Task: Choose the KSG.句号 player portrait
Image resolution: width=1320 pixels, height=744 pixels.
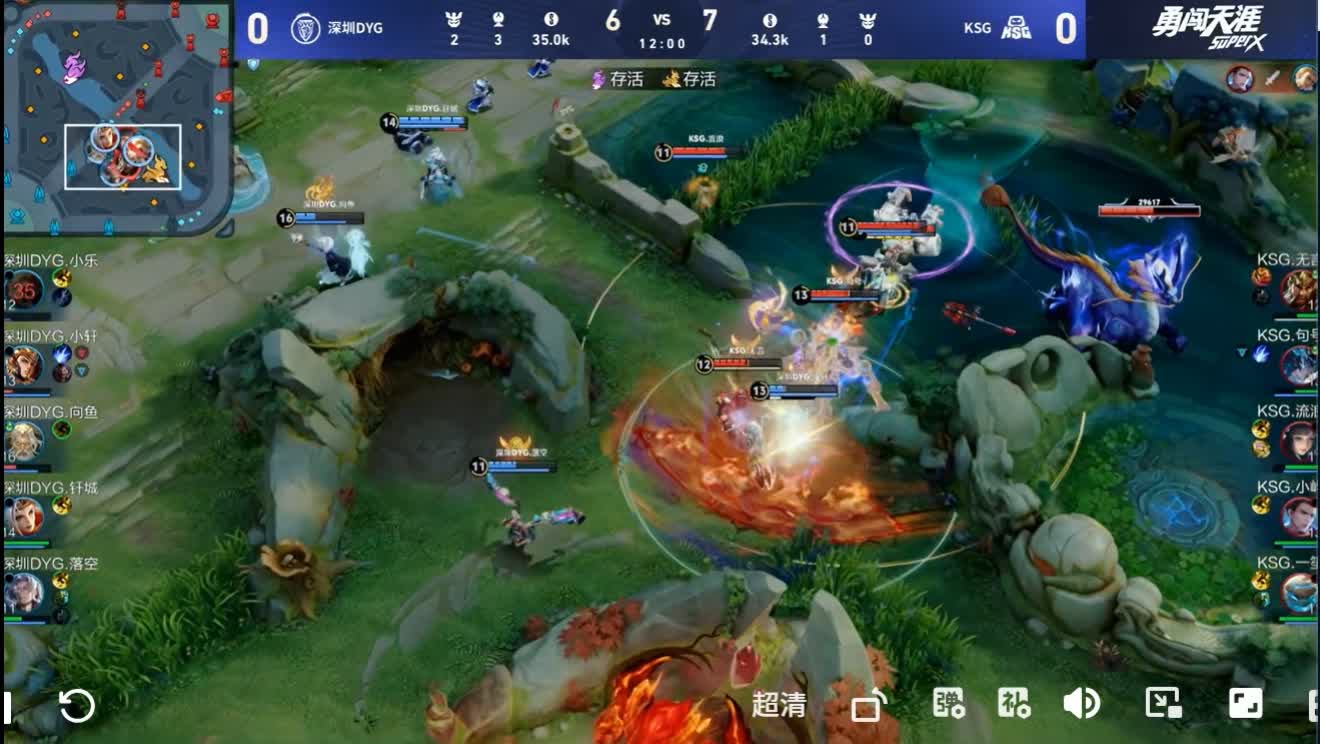Action: pos(1298,365)
